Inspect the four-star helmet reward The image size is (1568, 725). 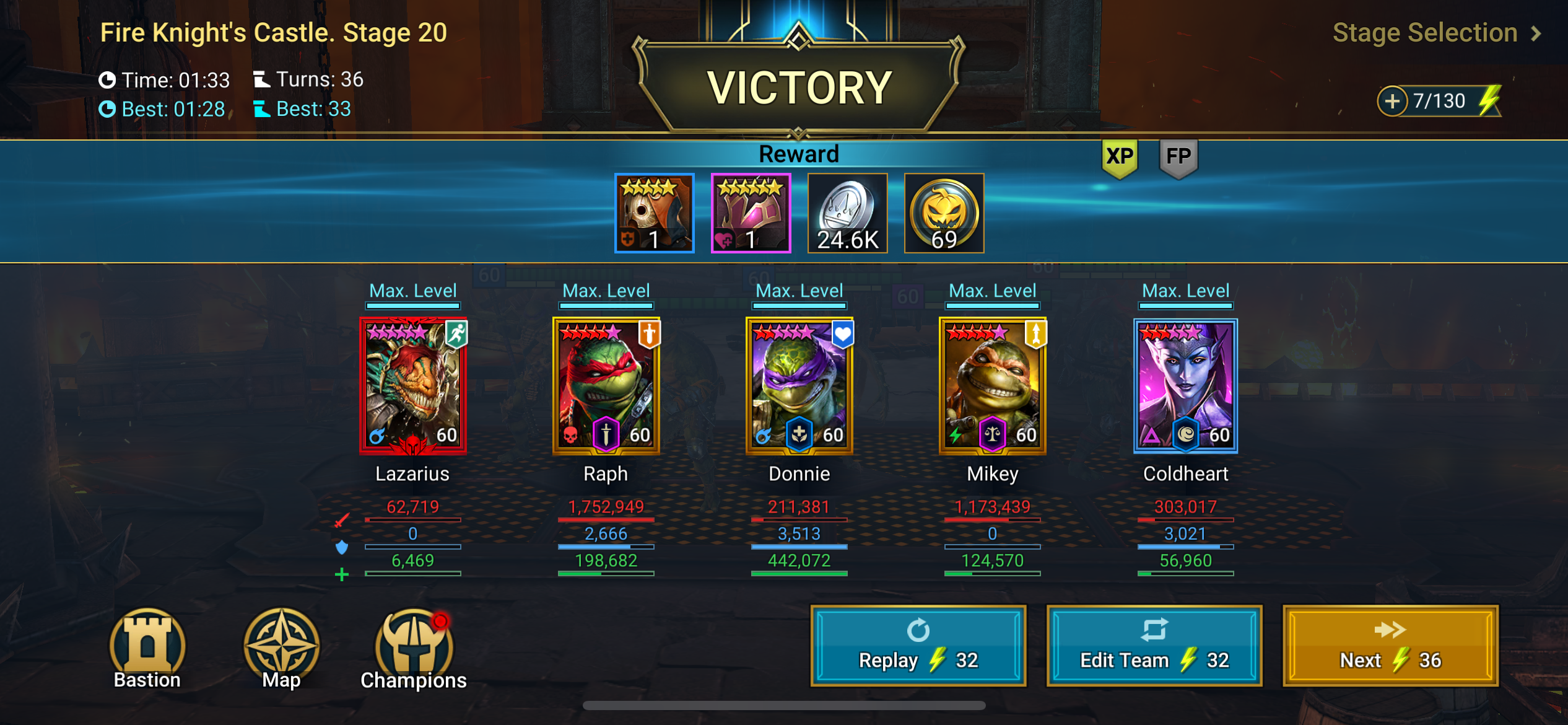(x=654, y=213)
